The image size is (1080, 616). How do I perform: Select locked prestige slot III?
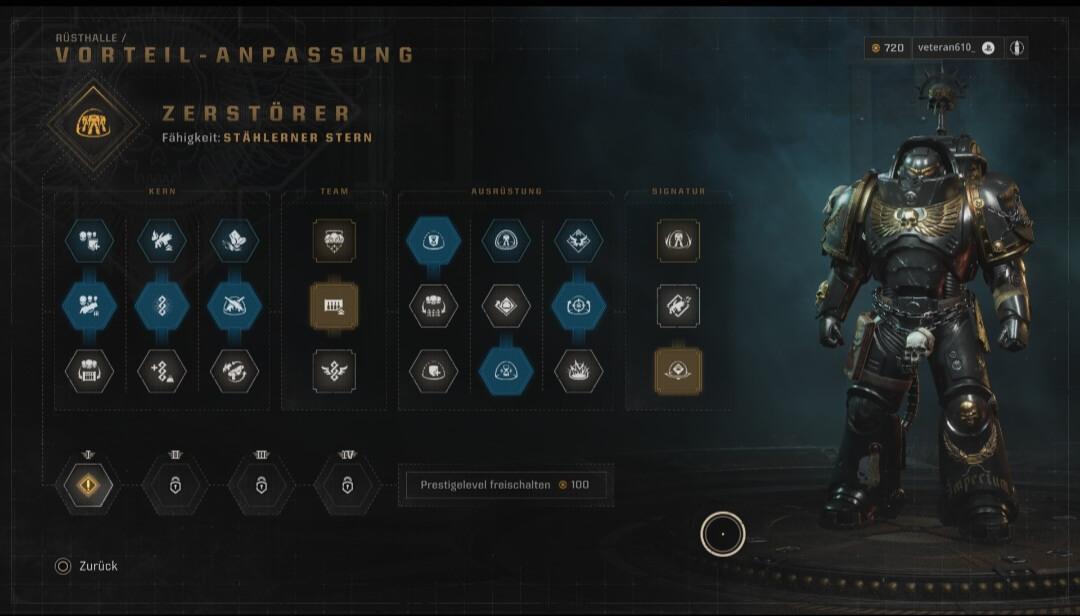261,485
